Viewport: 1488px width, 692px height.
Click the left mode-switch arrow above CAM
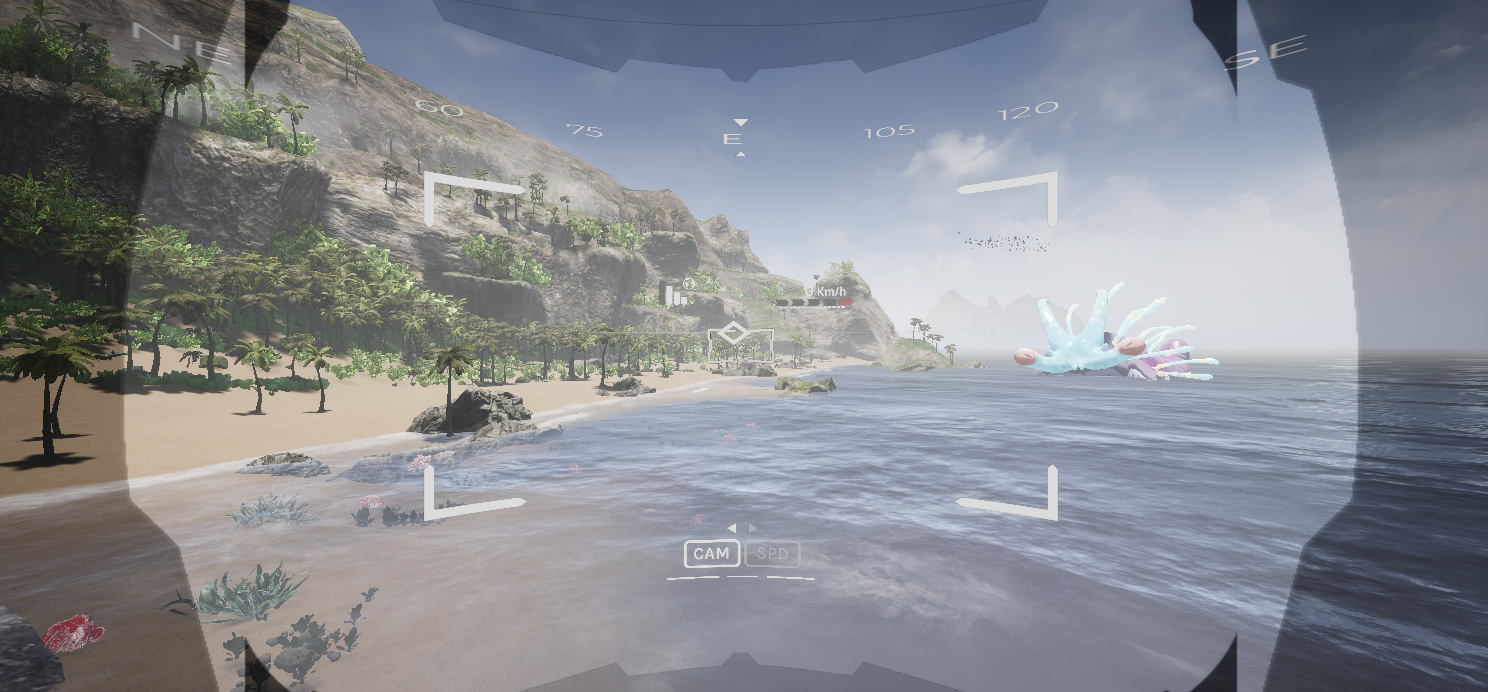click(732, 528)
